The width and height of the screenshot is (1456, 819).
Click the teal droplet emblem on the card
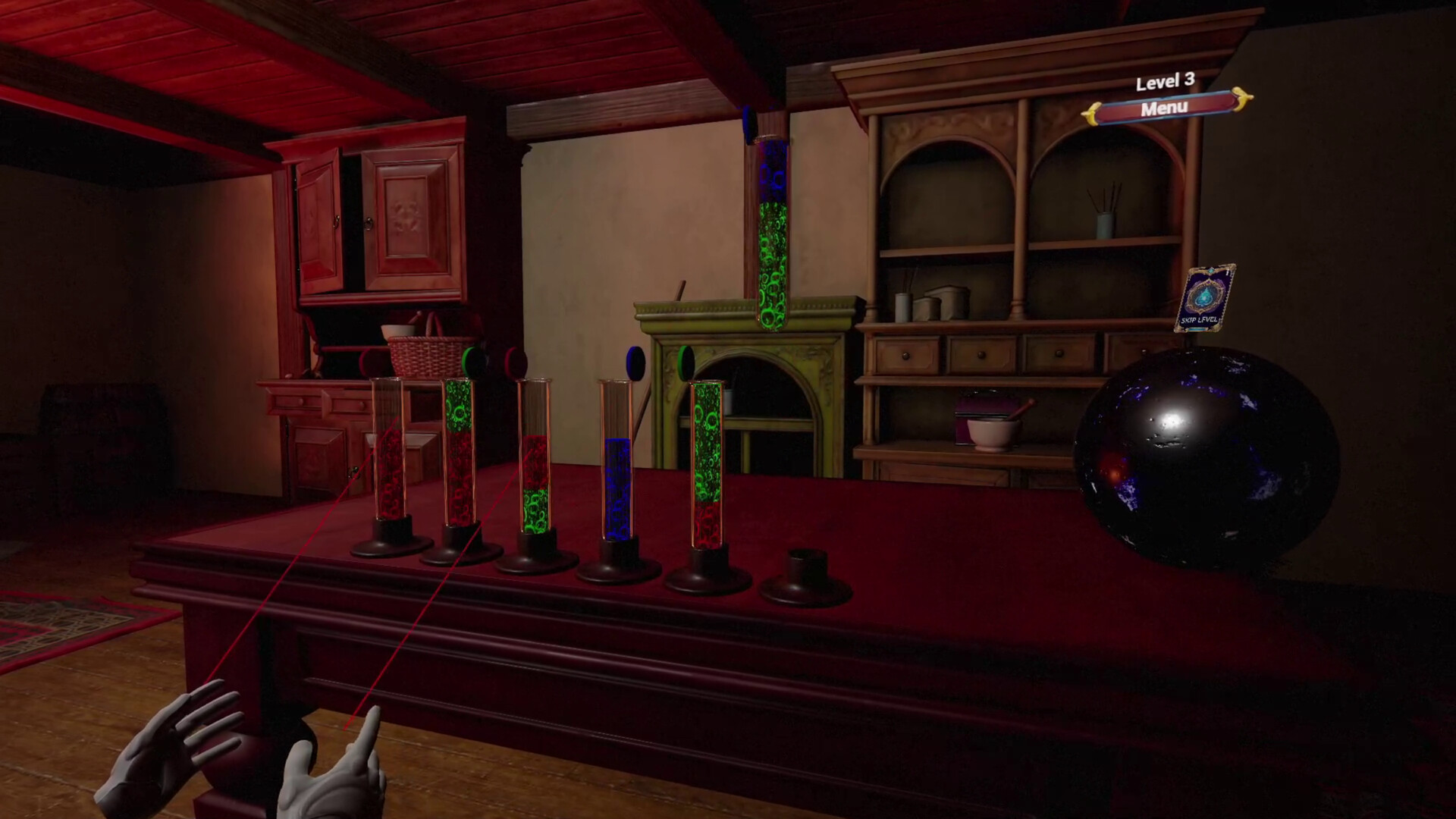tap(1205, 295)
